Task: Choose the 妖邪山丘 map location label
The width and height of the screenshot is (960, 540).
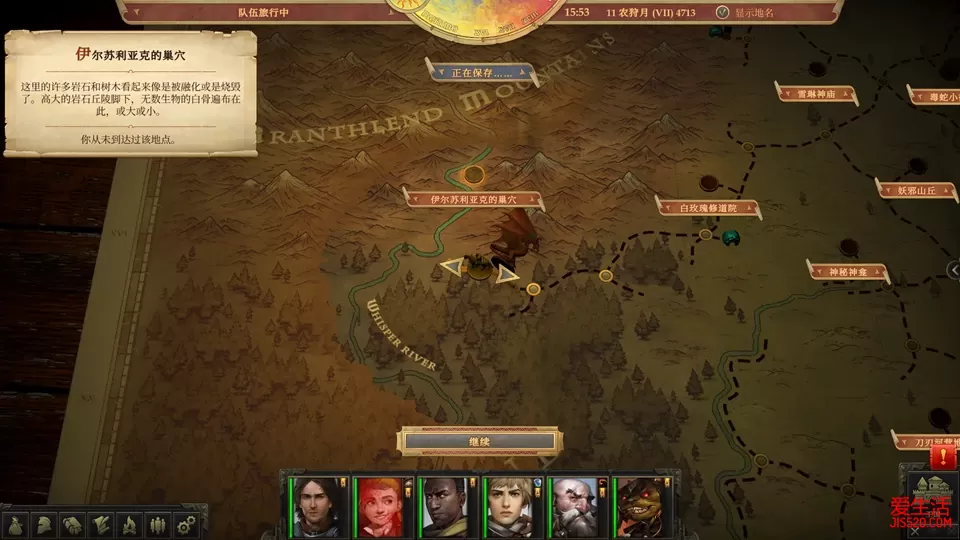Action: [916, 189]
